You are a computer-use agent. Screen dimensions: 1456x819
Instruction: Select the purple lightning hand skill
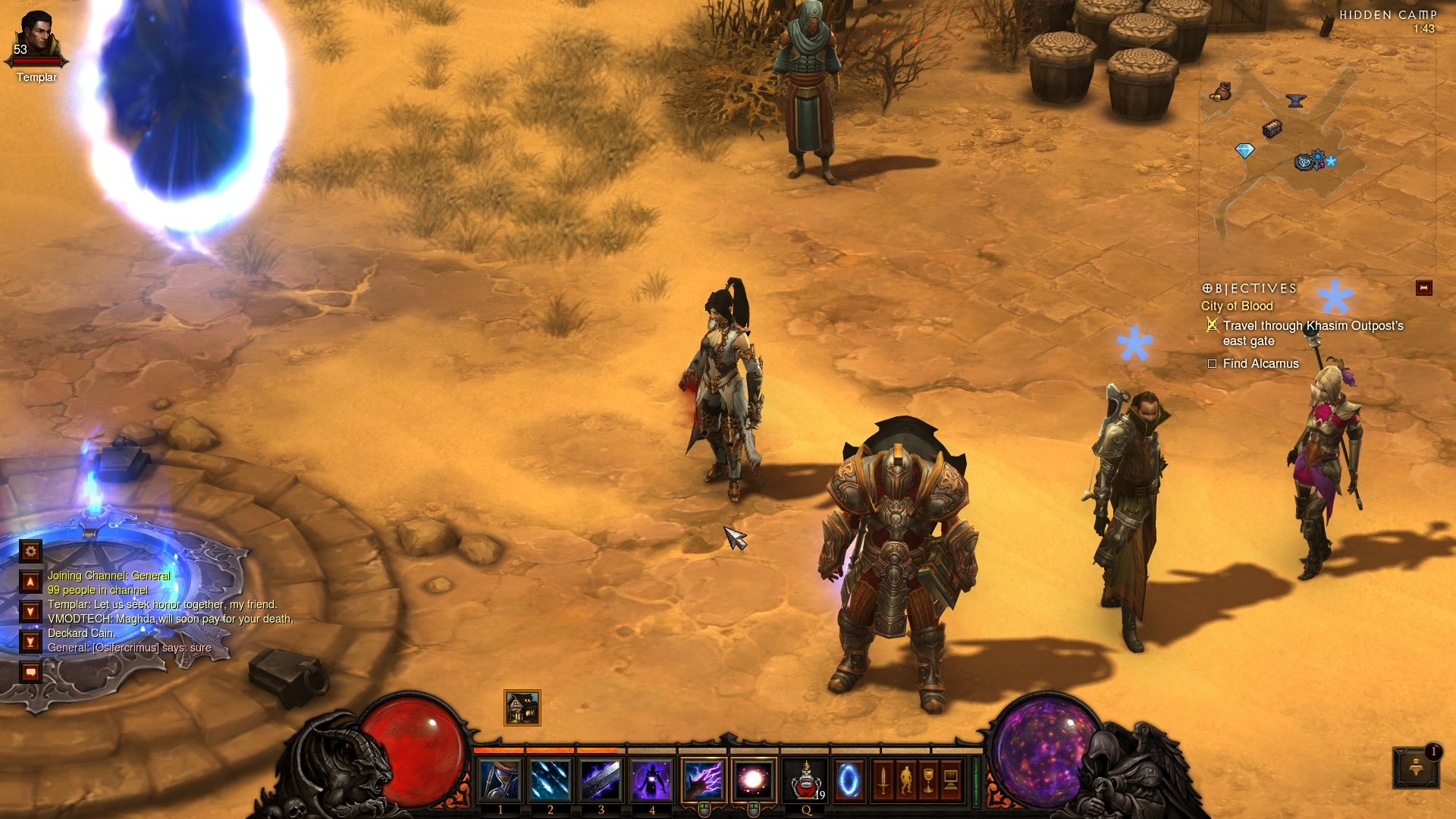(704, 780)
